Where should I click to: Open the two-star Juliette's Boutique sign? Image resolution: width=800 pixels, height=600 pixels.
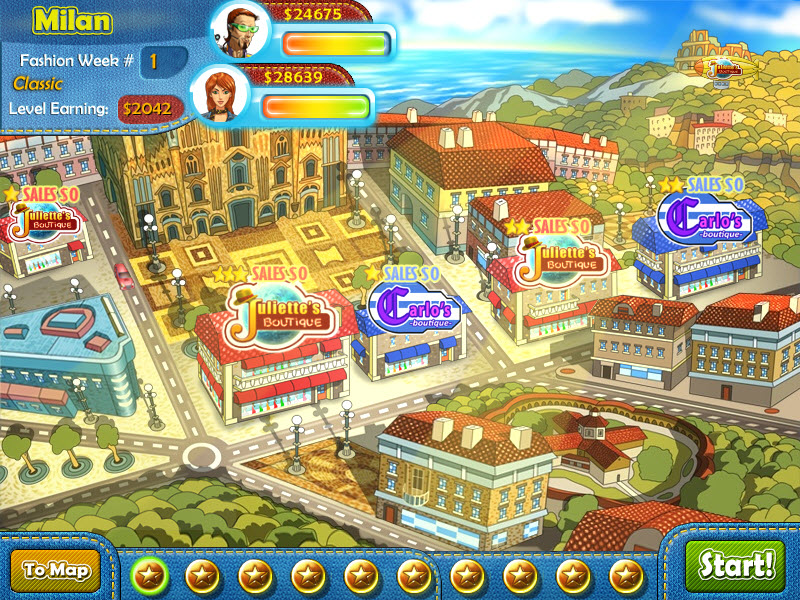[x=563, y=260]
